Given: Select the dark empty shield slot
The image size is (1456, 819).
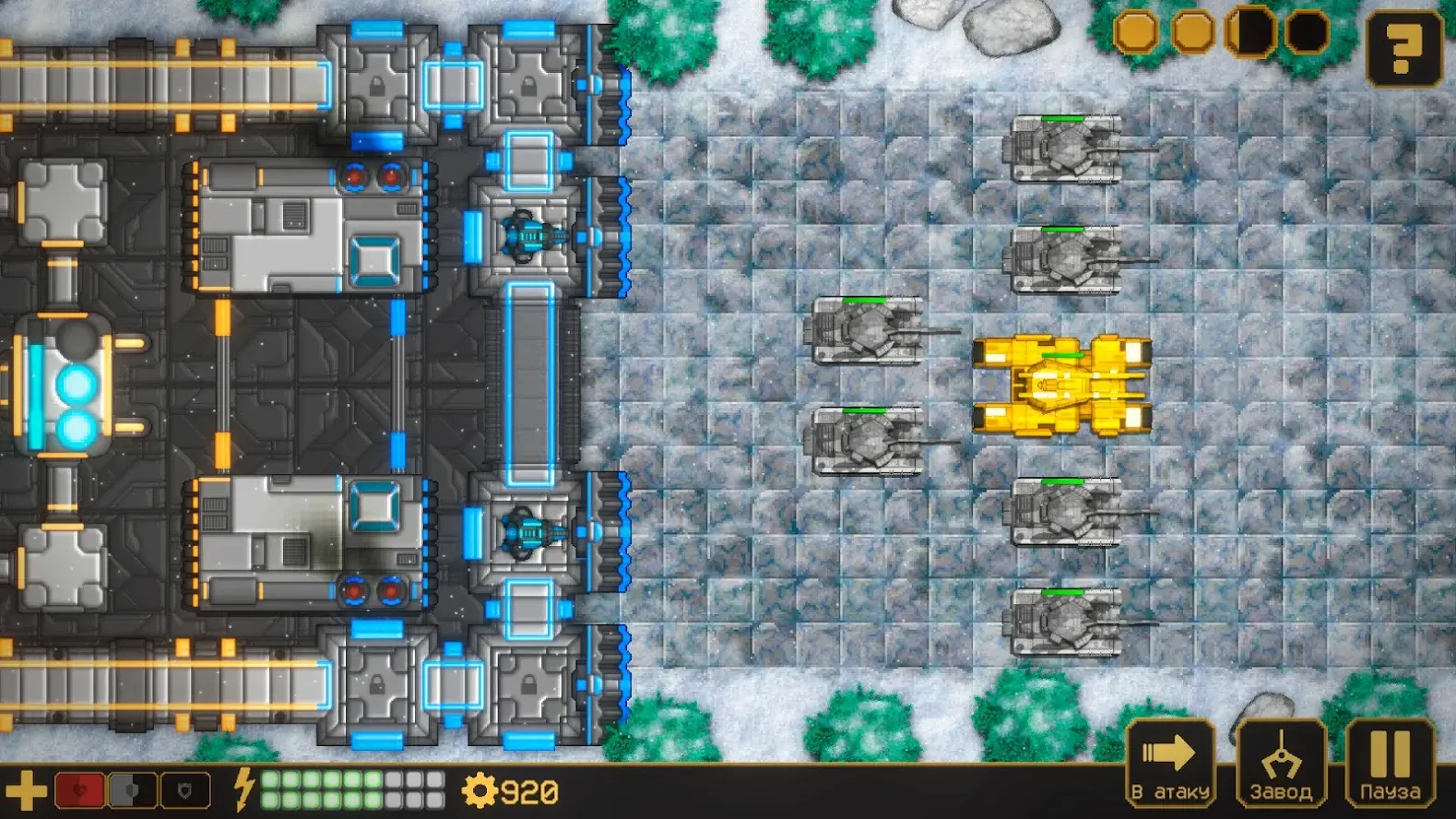Looking at the screenshot, I should tap(185, 791).
